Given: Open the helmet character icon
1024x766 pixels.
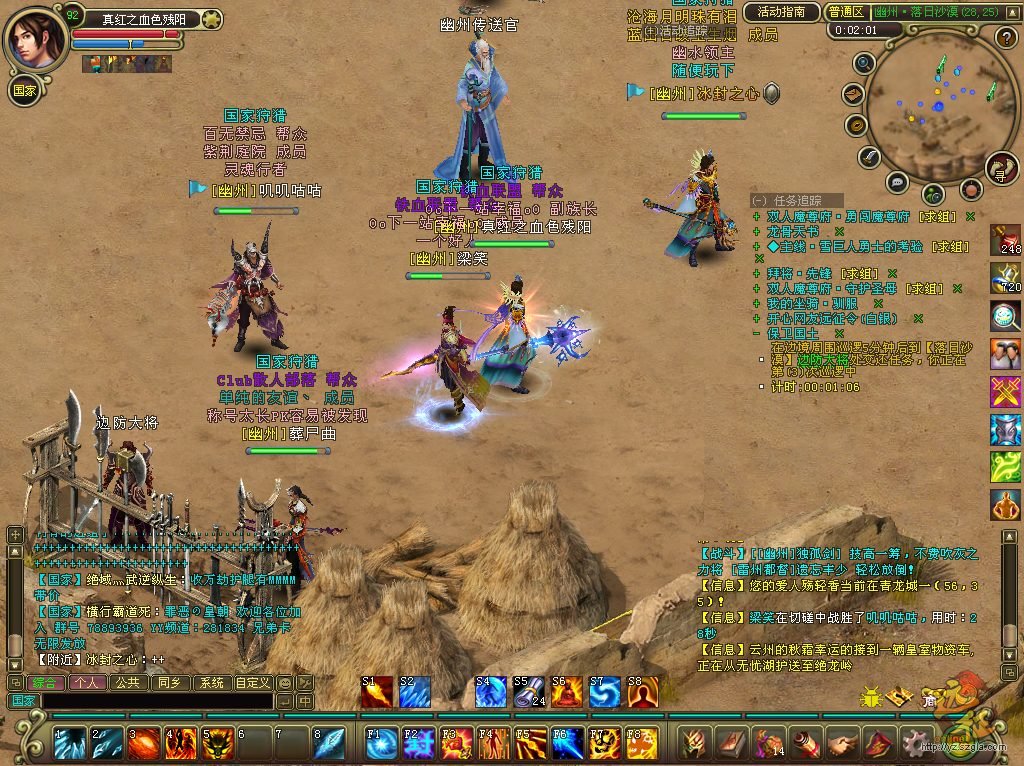Looking at the screenshot, I should 695,743.
